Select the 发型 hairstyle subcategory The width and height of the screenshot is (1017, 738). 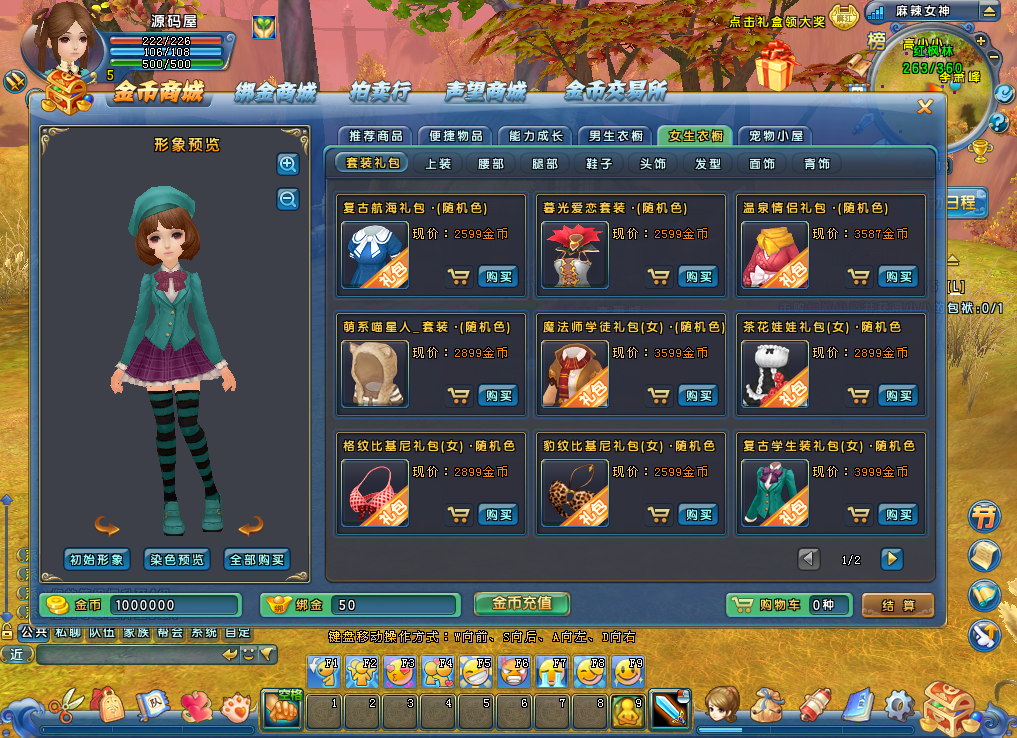(x=707, y=163)
